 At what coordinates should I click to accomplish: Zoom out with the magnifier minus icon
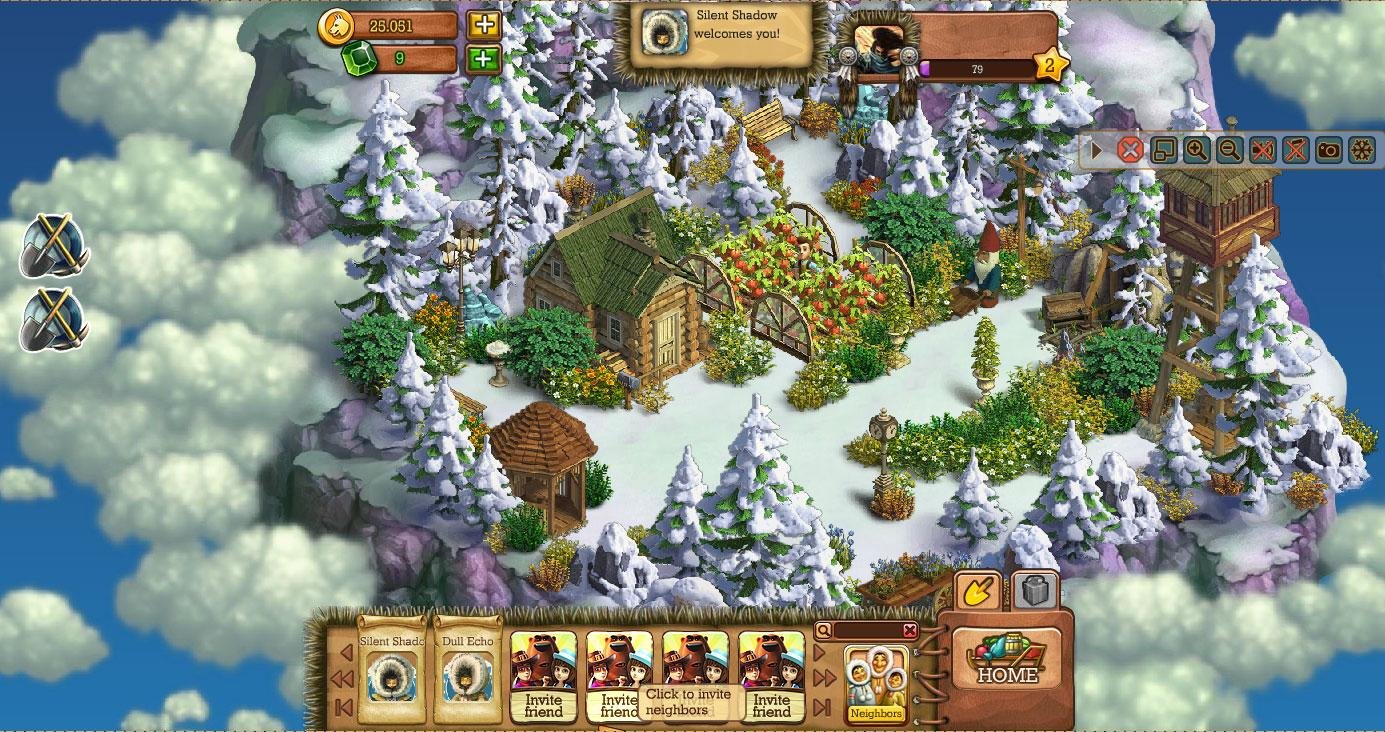pyautogui.click(x=1229, y=150)
